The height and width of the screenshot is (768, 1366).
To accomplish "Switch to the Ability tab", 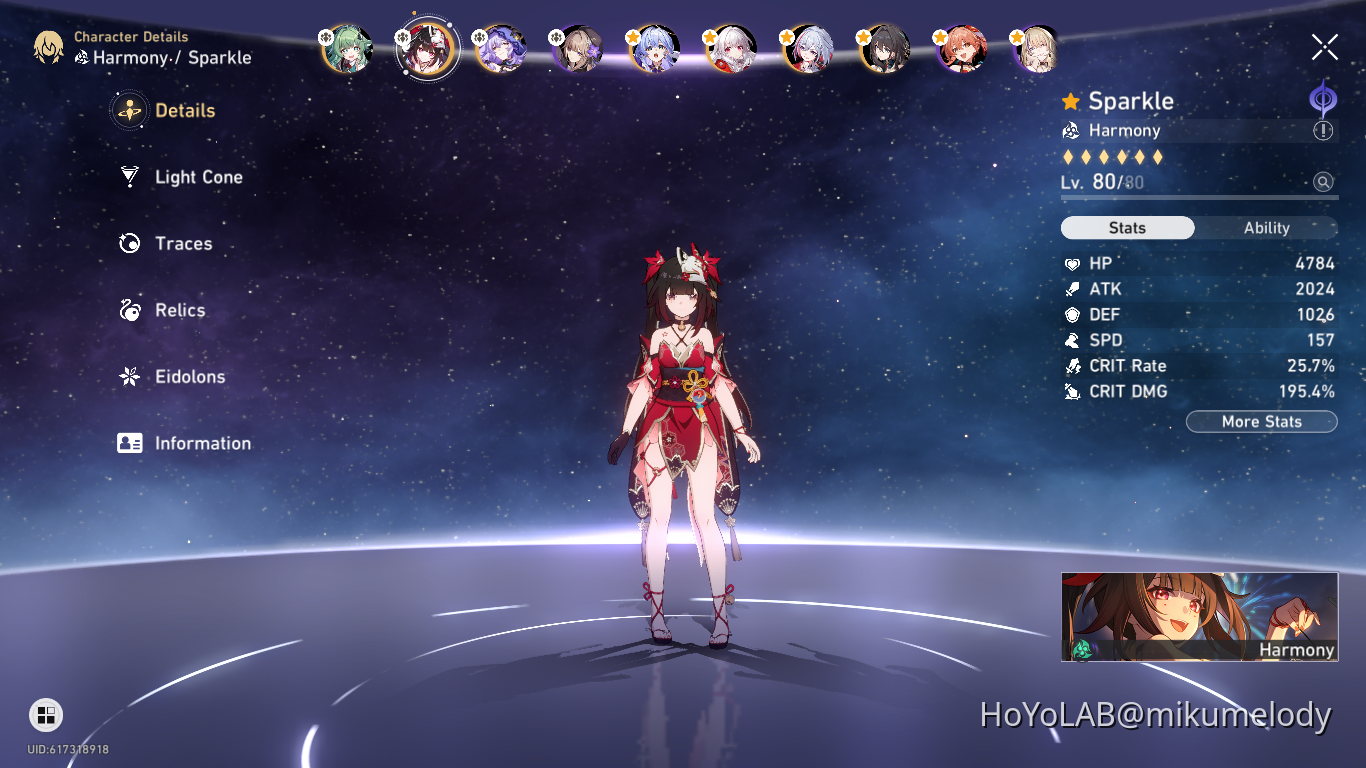I will point(1266,228).
